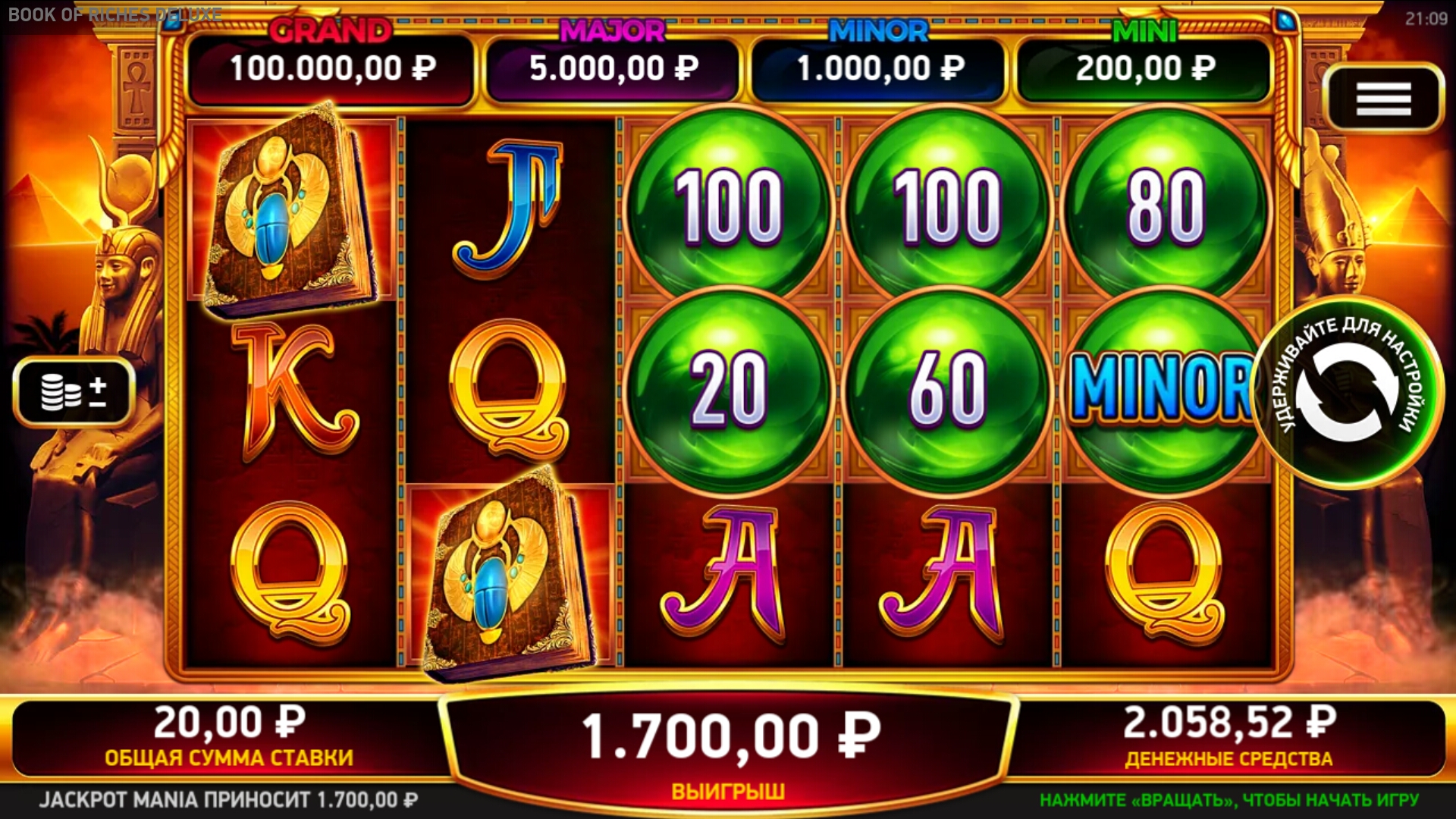Open the hamburger menu

pos(1383,99)
